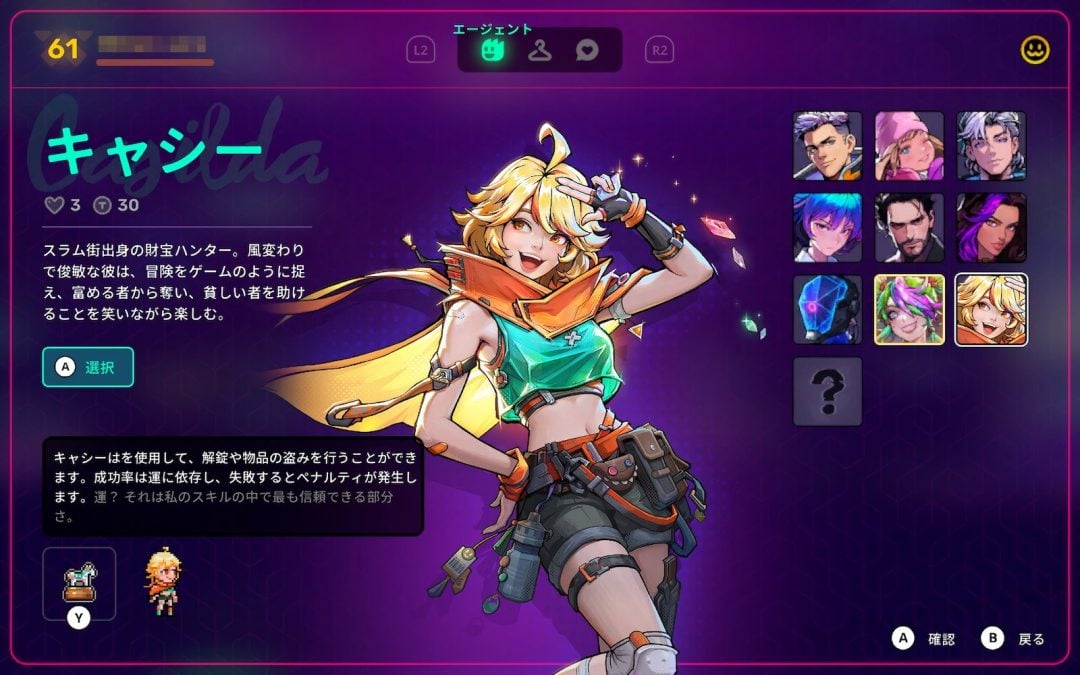Select the bearded dark-haired man portrait

[909, 227]
